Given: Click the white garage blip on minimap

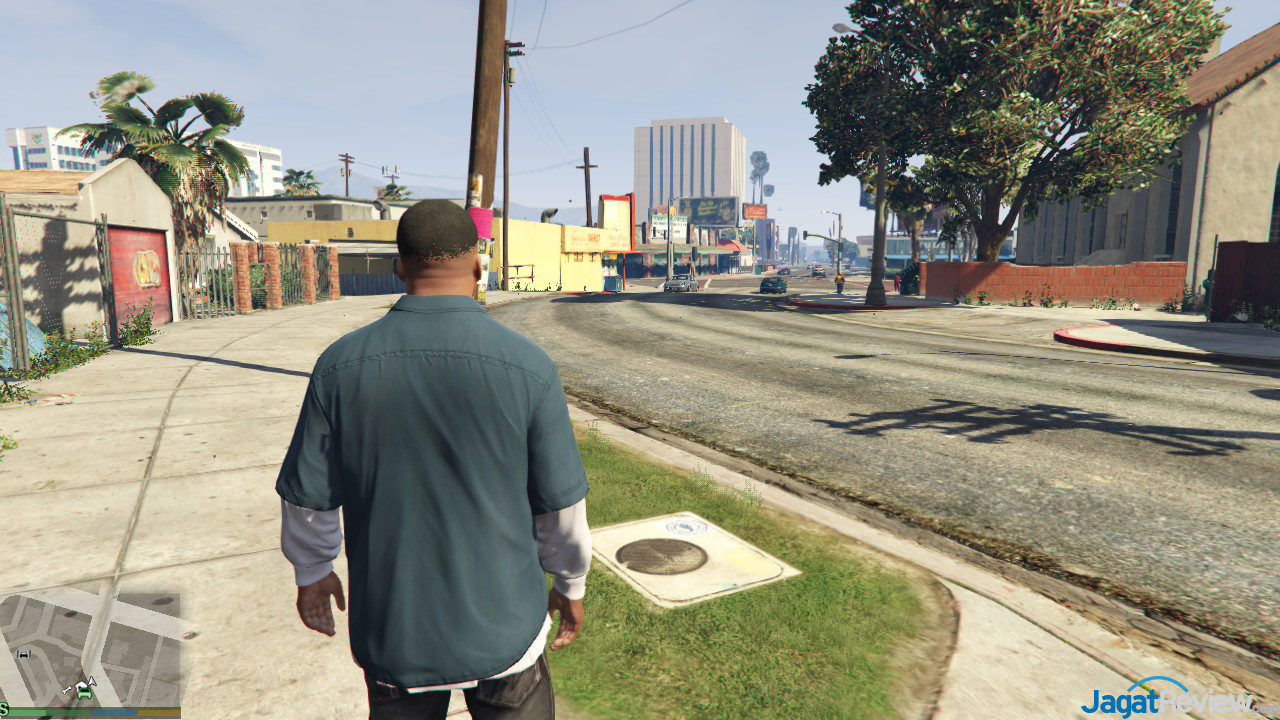Looking at the screenshot, I should coord(24,654).
